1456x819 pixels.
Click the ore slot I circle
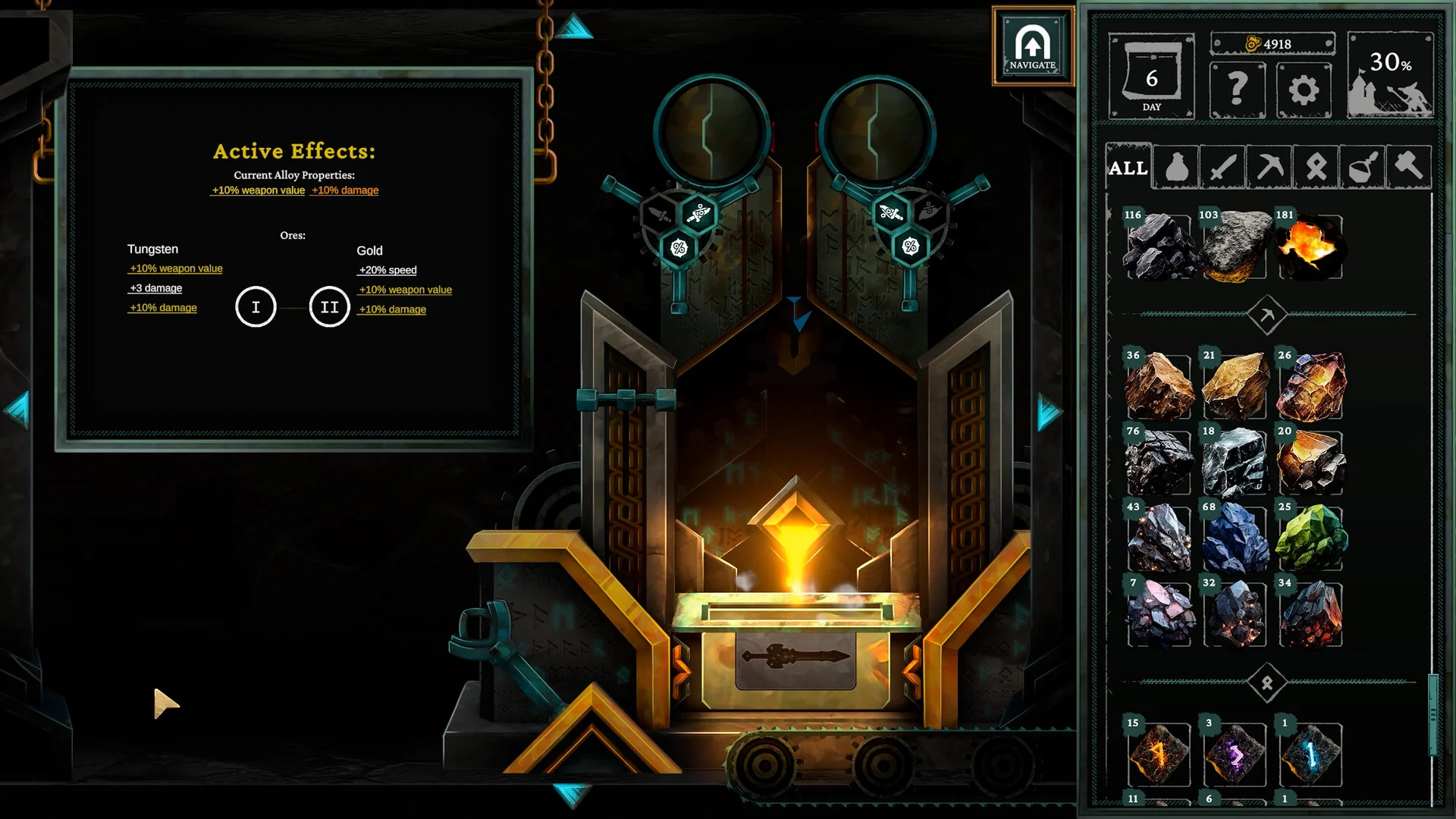click(256, 307)
